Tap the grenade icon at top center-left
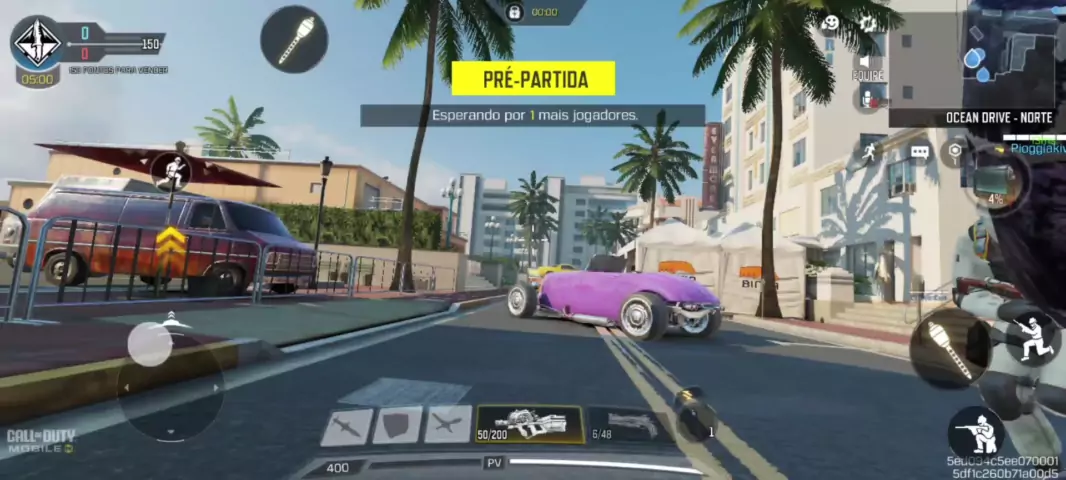 point(294,39)
